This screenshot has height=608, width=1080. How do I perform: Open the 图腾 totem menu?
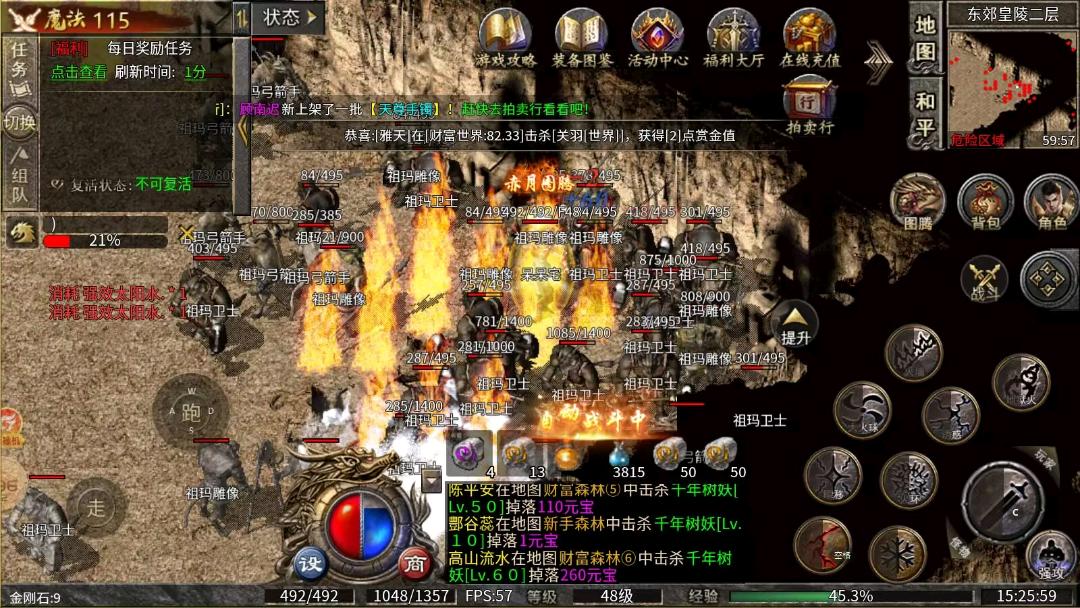(917, 200)
